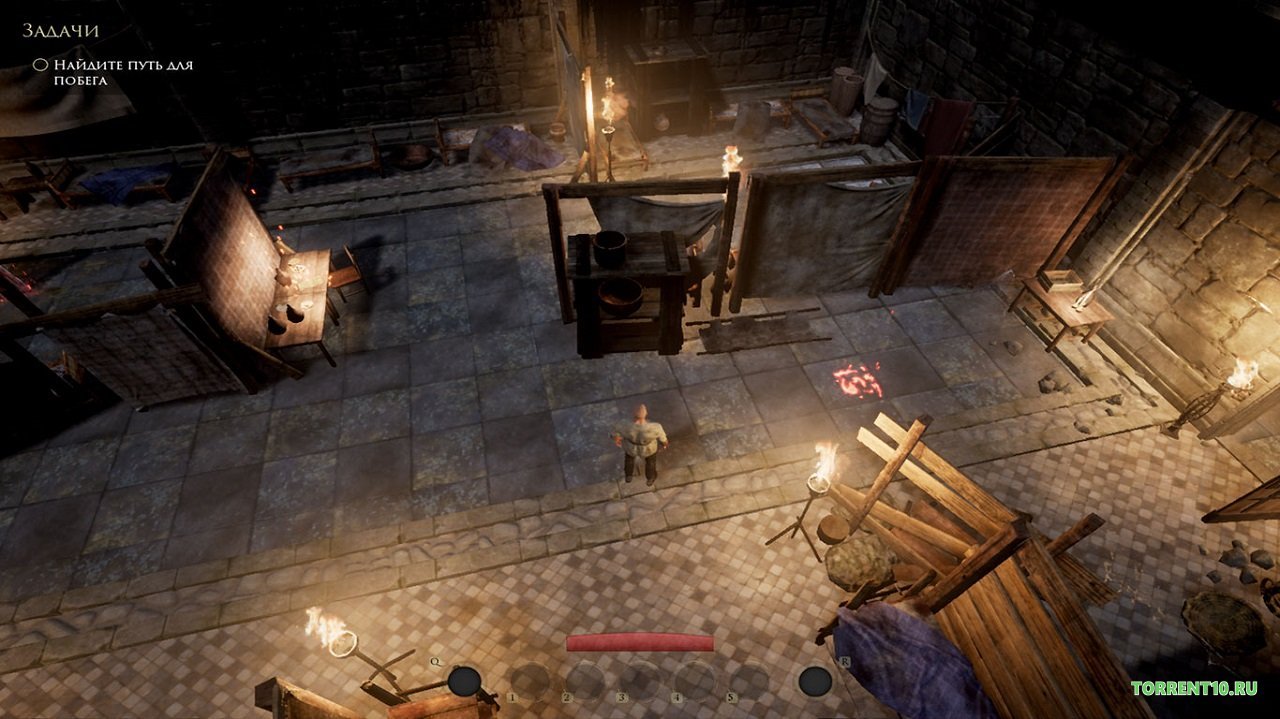Pick the hotbar slot numbered 4
The height and width of the screenshot is (719, 1280).
tap(695, 681)
